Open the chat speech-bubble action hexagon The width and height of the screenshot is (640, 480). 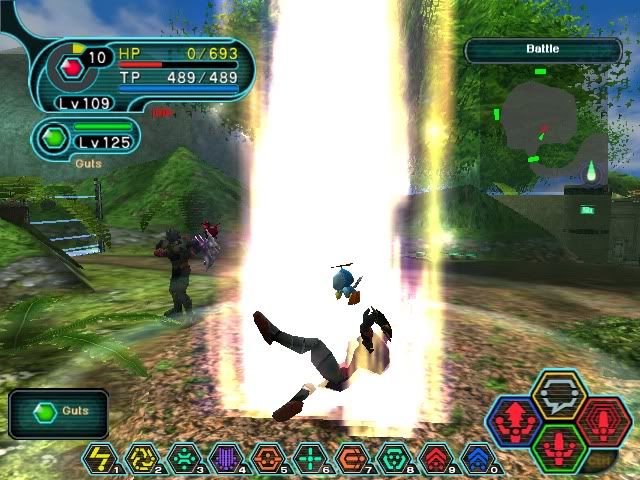pyautogui.click(x=559, y=396)
